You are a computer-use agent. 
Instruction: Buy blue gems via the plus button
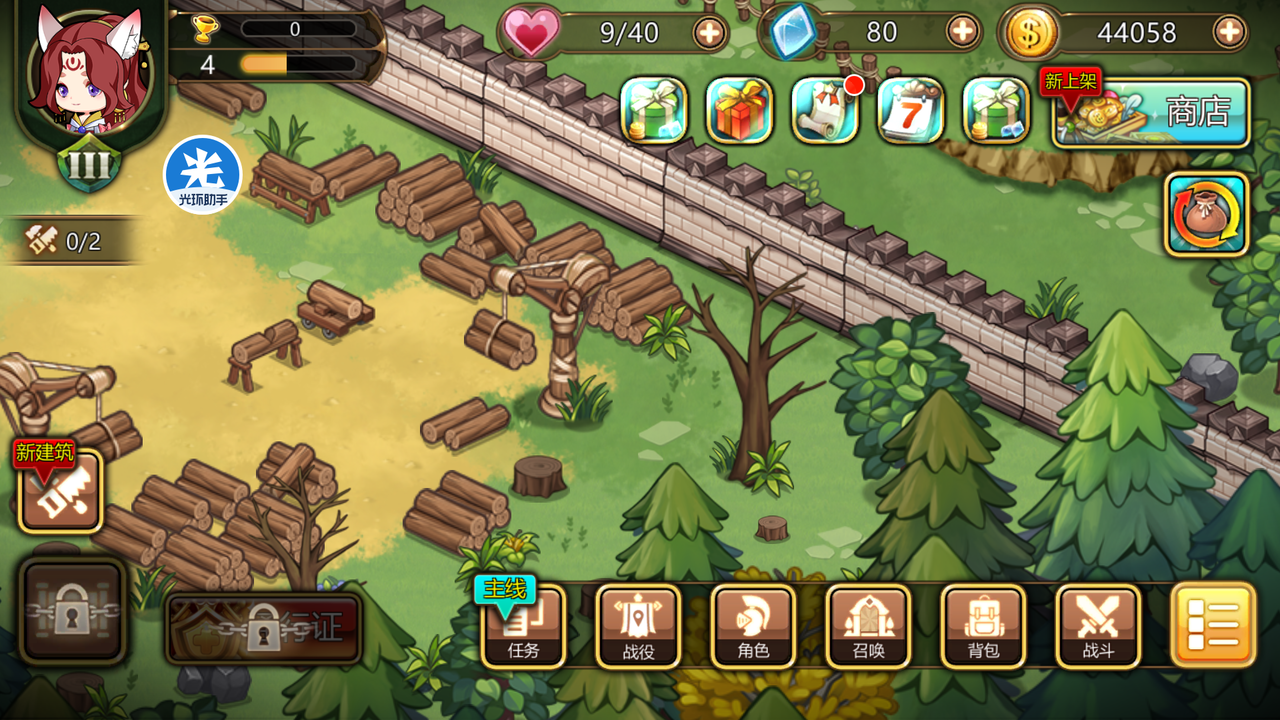point(962,32)
